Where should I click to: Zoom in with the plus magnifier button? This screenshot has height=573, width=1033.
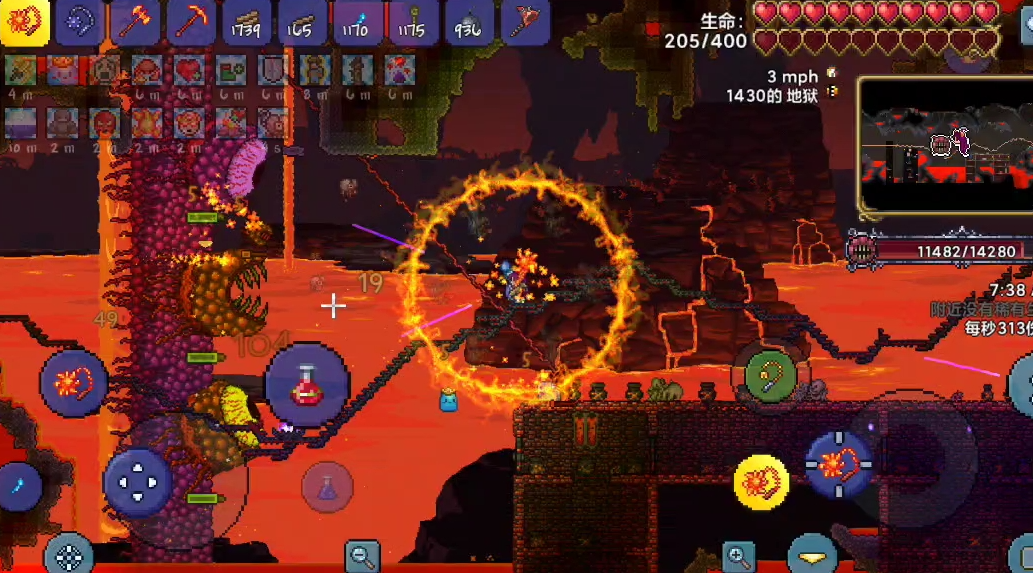point(739,555)
